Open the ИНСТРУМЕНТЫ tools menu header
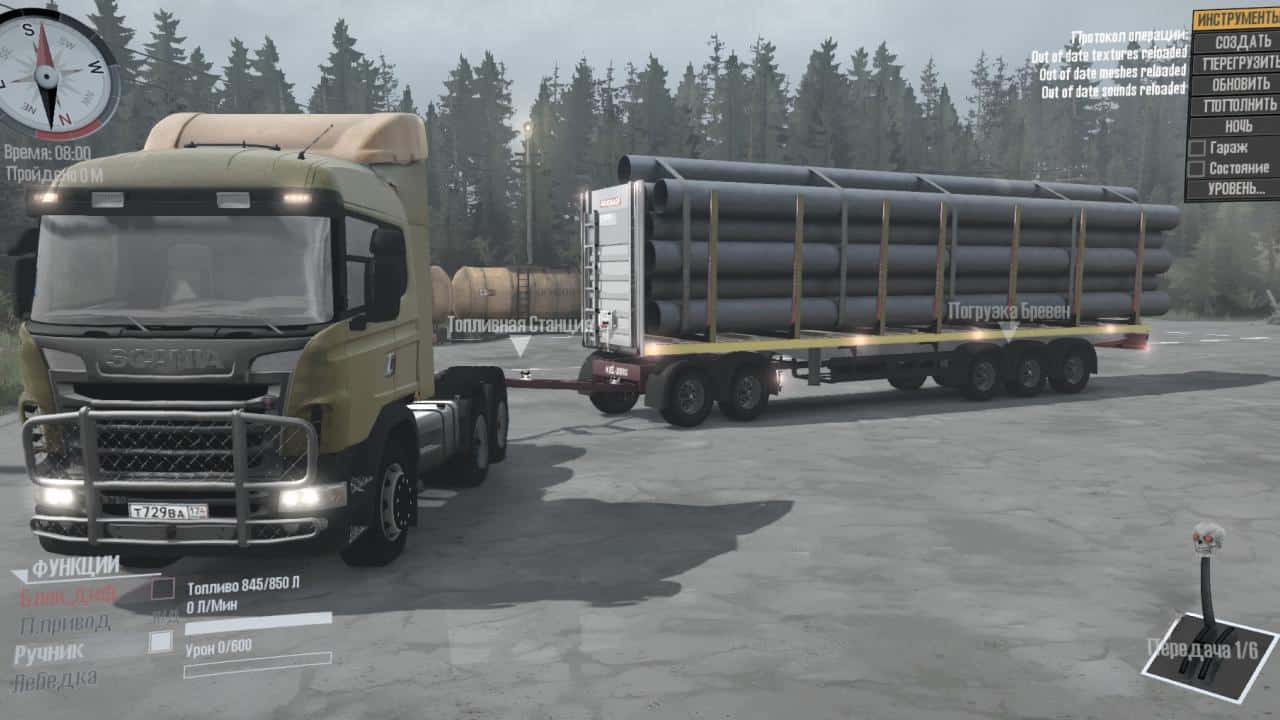The image size is (1280, 720). 1236,20
